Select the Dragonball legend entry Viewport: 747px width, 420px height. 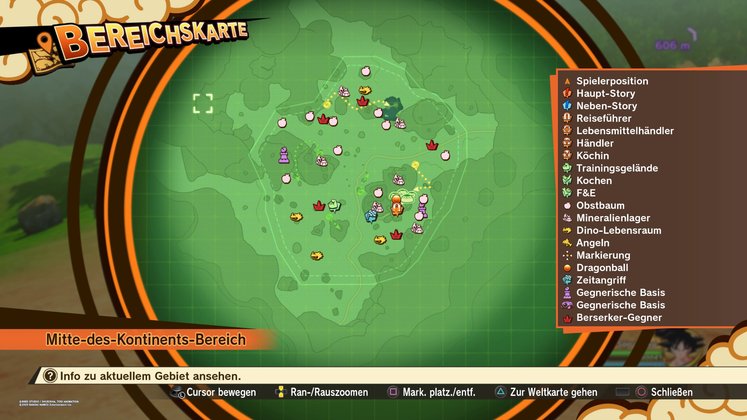(603, 268)
